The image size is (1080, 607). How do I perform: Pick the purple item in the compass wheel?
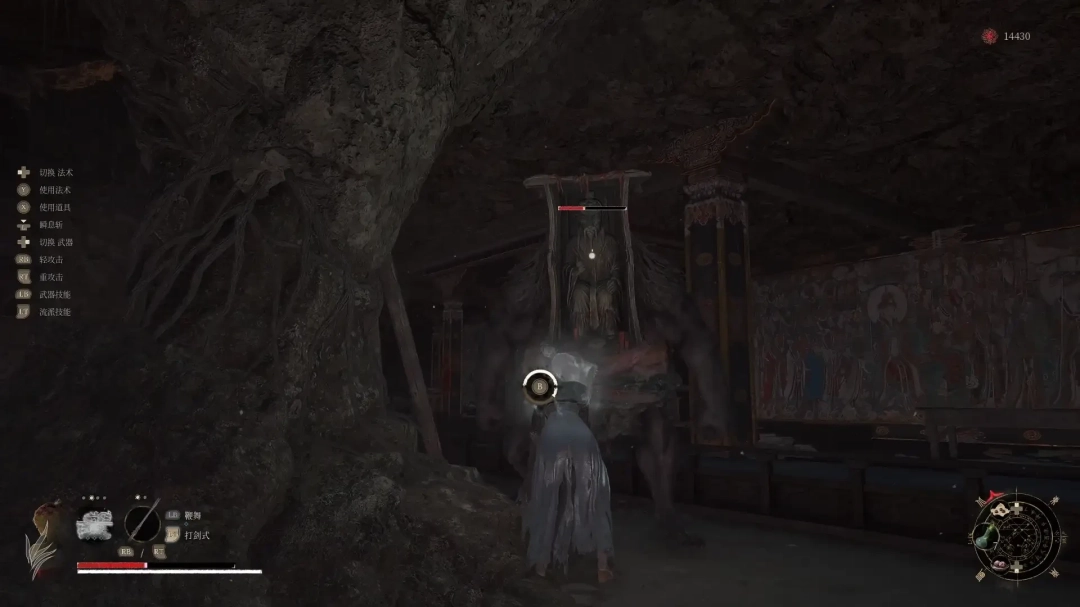1000,562
